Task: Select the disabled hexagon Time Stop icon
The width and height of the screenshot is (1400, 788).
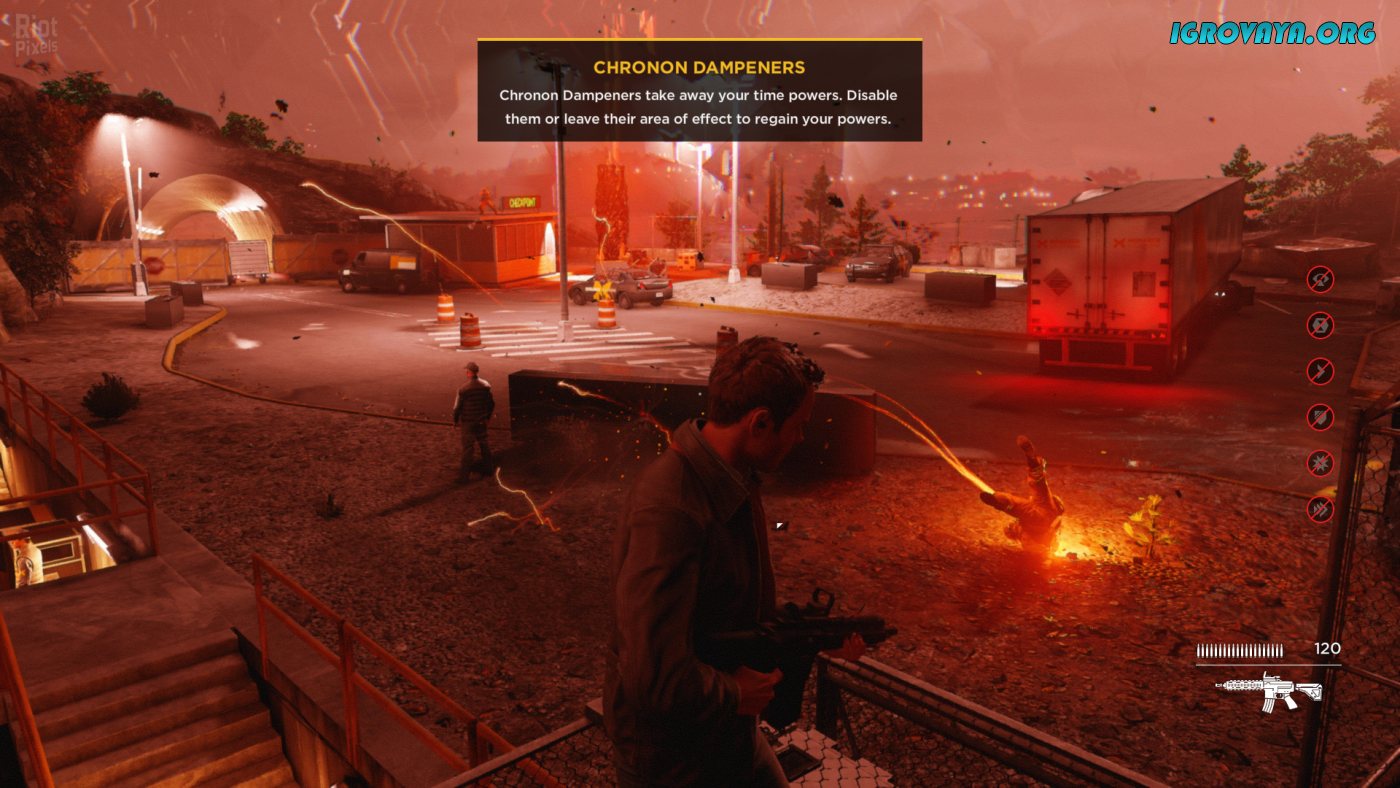Action: (1320, 324)
